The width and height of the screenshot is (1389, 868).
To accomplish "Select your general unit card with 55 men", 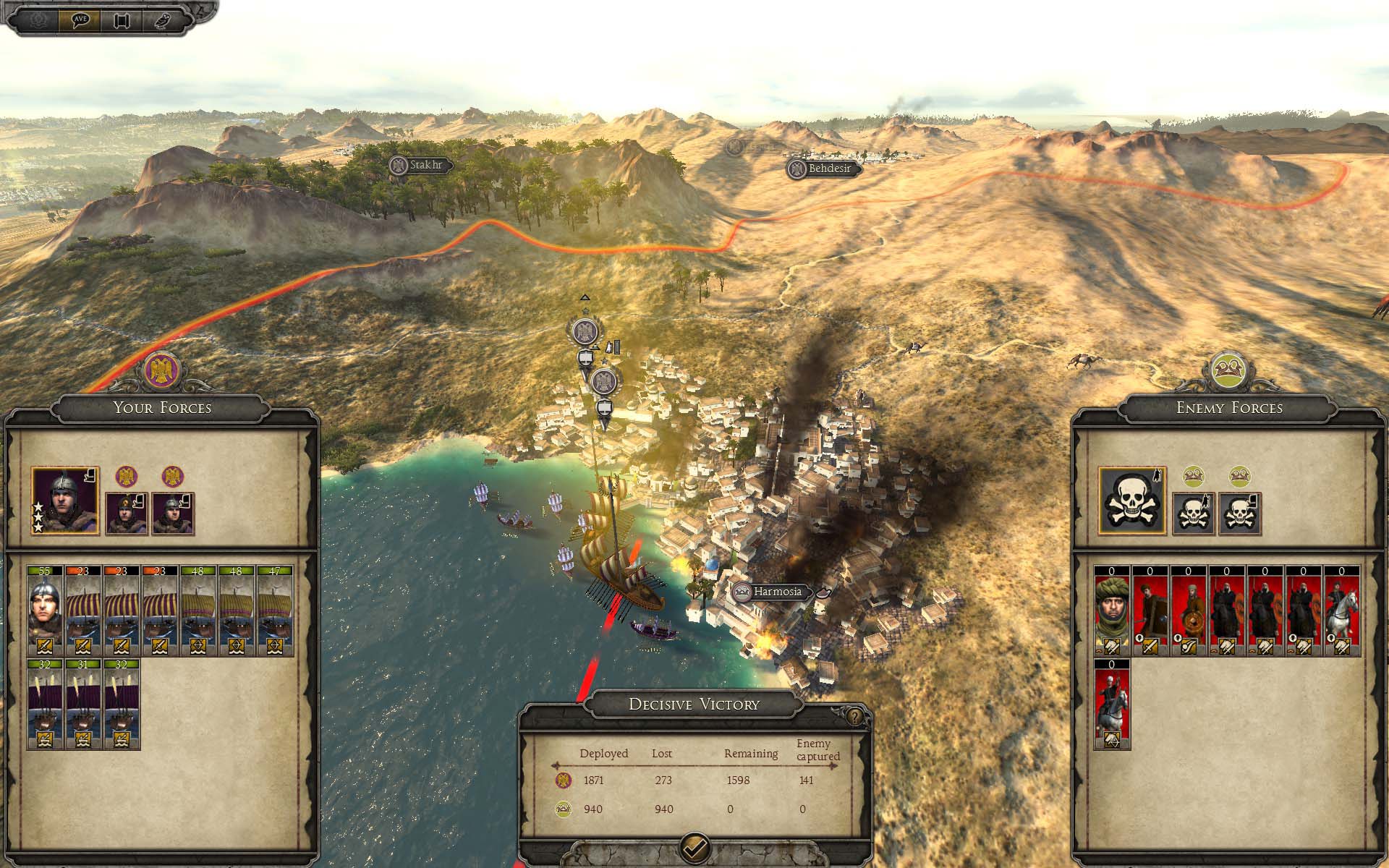I will click(45, 611).
